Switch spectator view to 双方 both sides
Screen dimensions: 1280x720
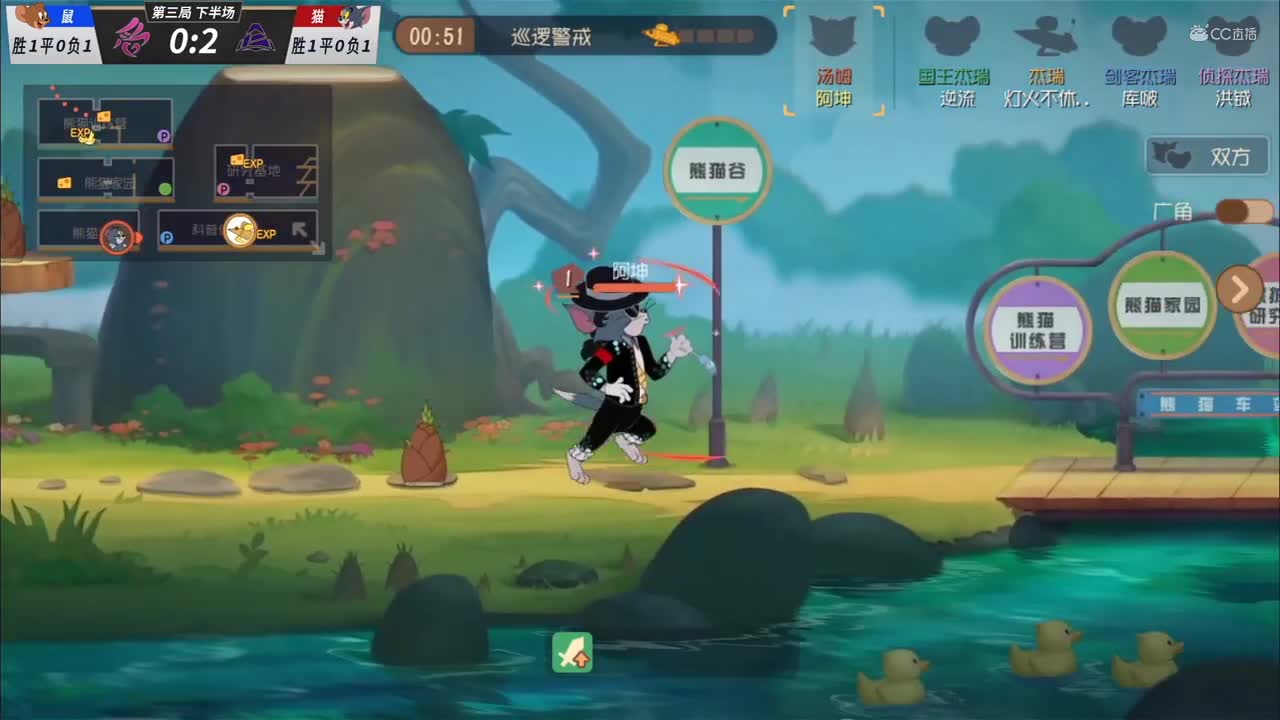[x=1206, y=157]
